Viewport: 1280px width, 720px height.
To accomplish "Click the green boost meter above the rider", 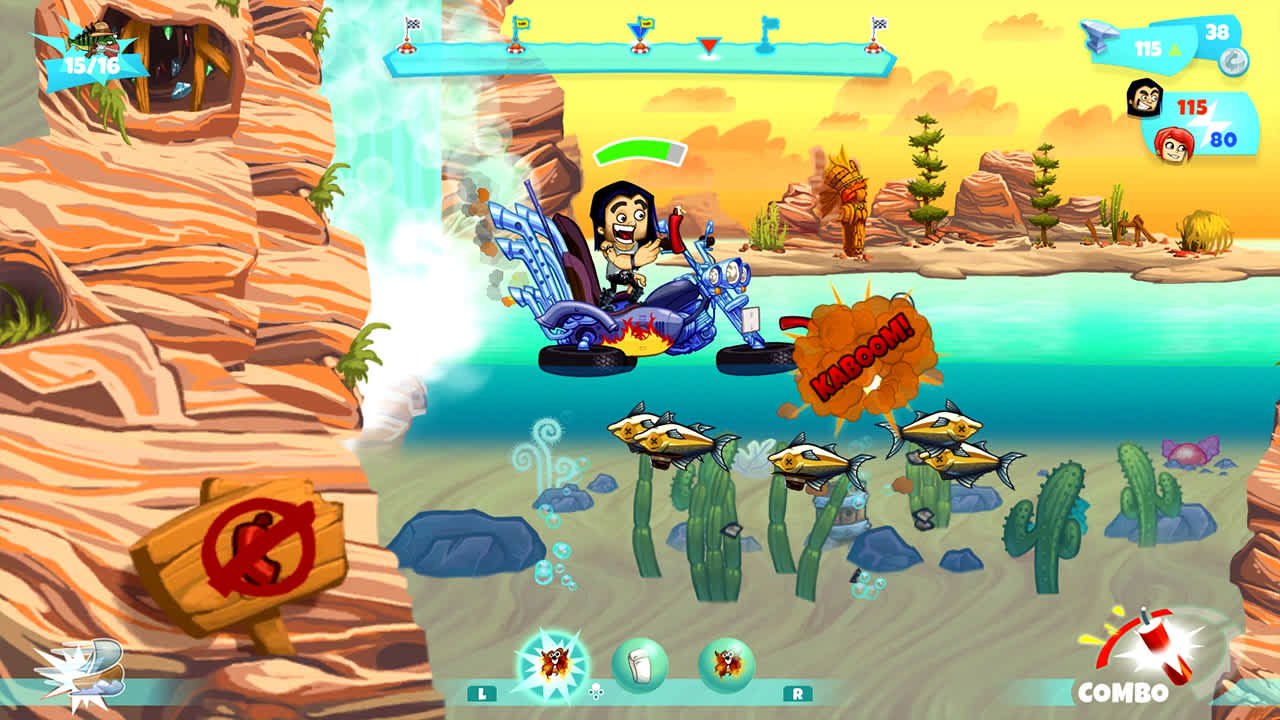I will (x=640, y=150).
